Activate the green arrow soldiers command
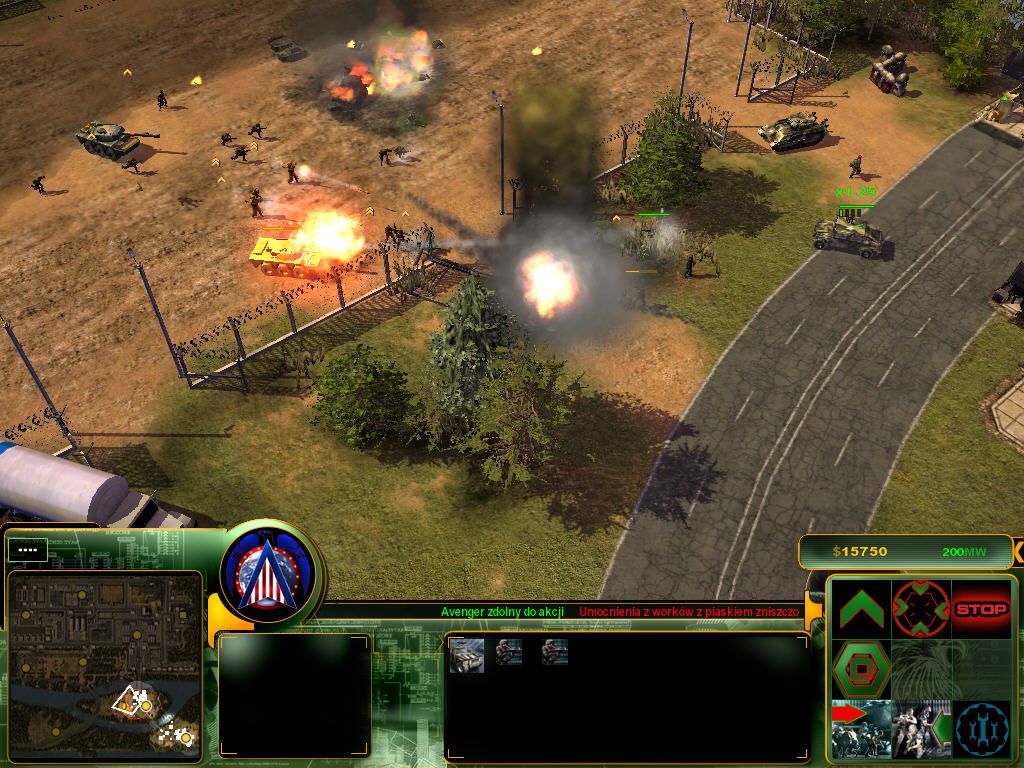Image resolution: width=1024 pixels, height=768 pixels. click(920, 729)
